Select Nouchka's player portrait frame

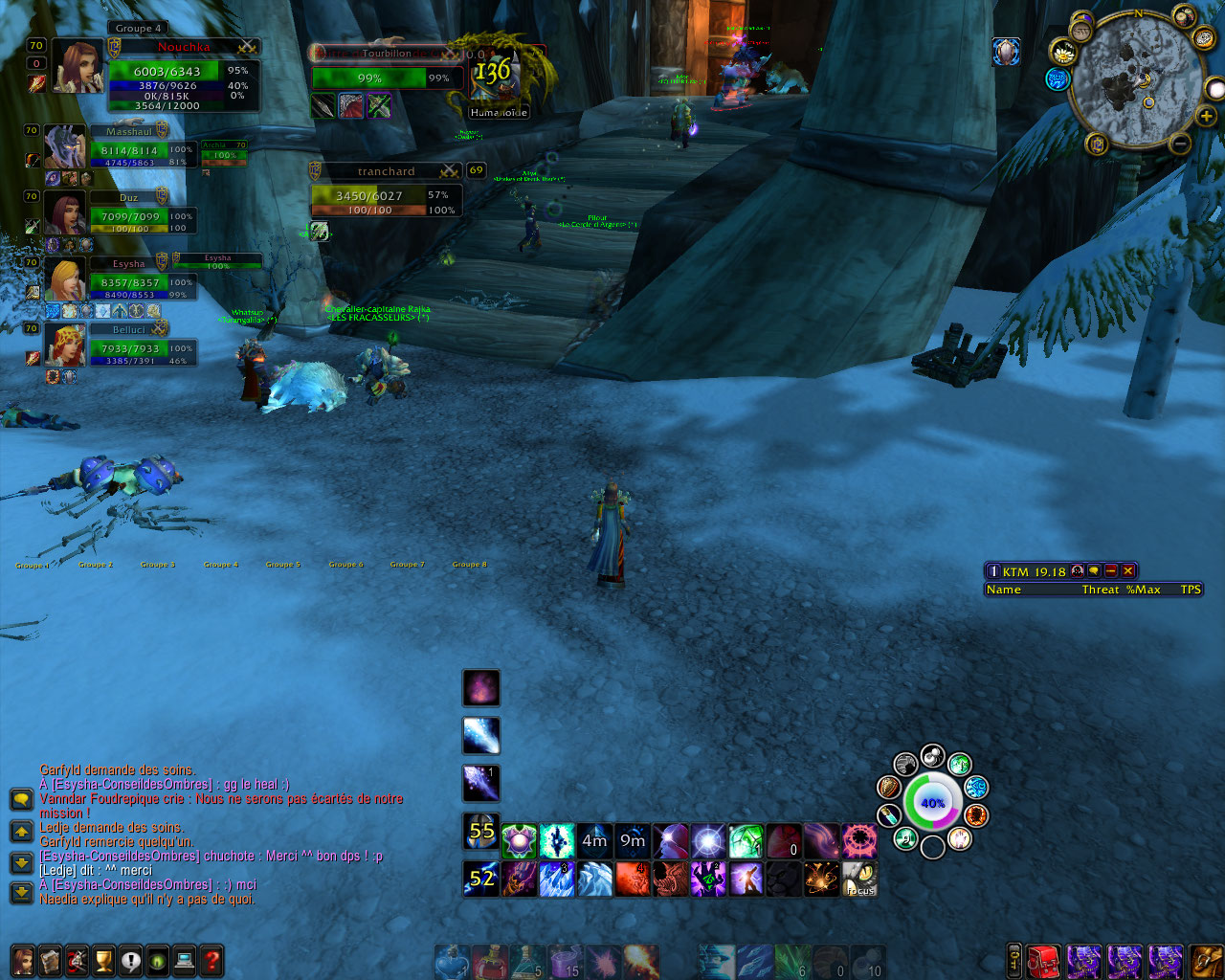coord(78,66)
